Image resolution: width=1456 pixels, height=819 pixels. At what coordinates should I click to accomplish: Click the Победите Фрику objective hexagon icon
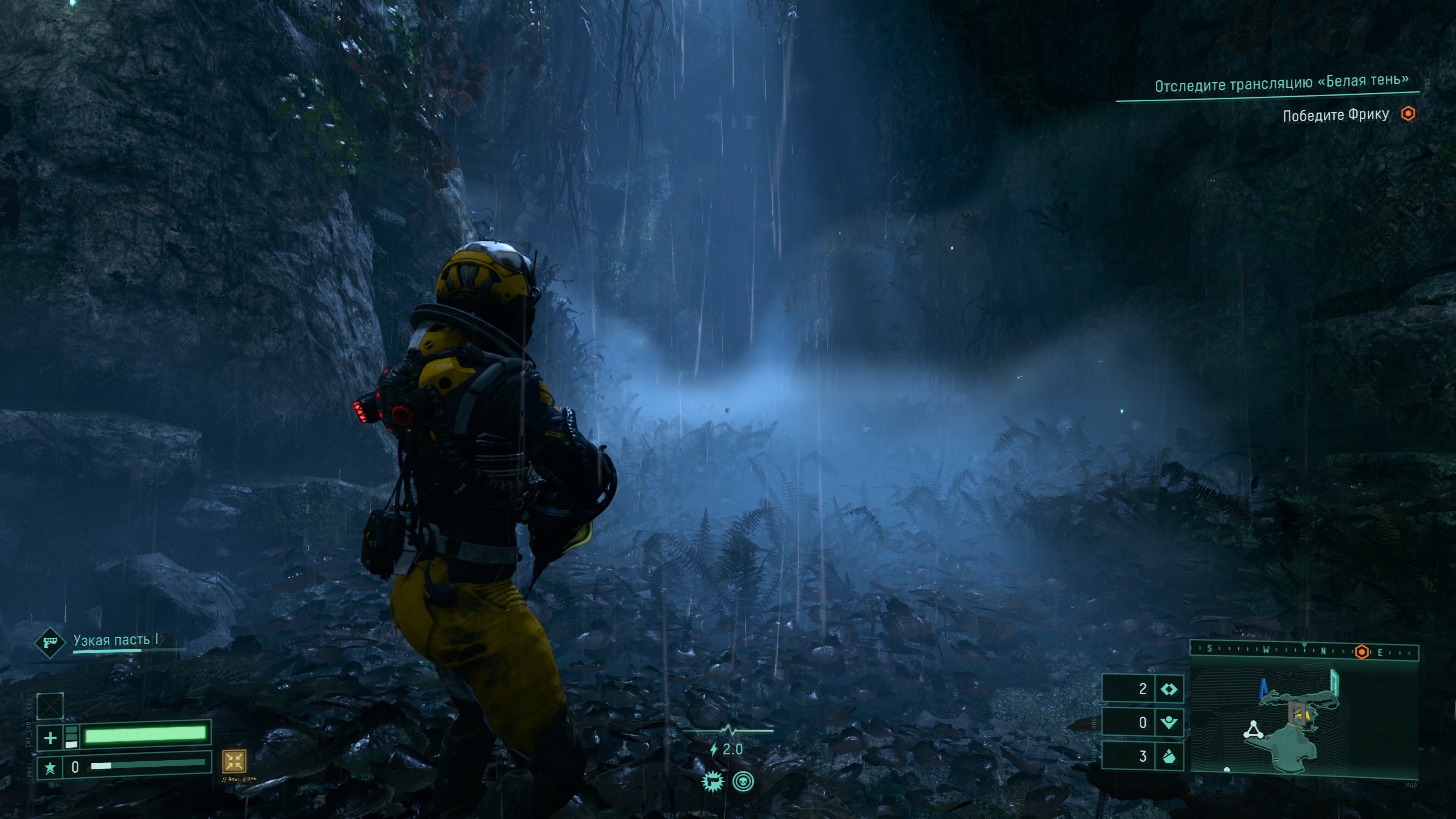(1408, 114)
